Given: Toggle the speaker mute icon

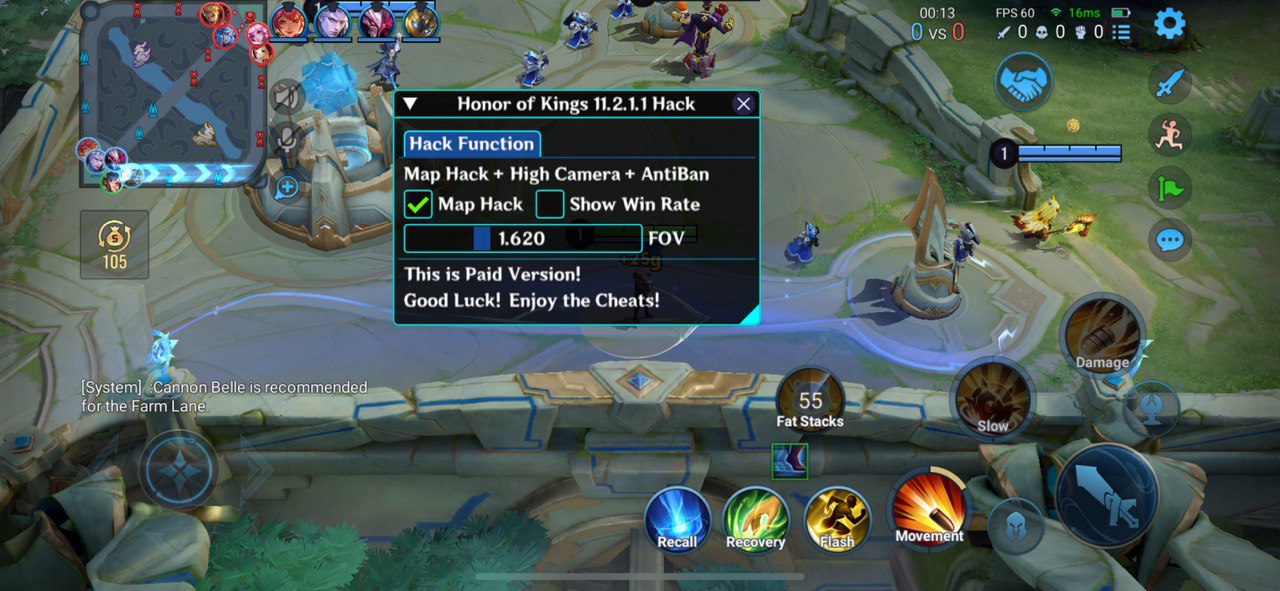Looking at the screenshot, I should pyautogui.click(x=287, y=96).
